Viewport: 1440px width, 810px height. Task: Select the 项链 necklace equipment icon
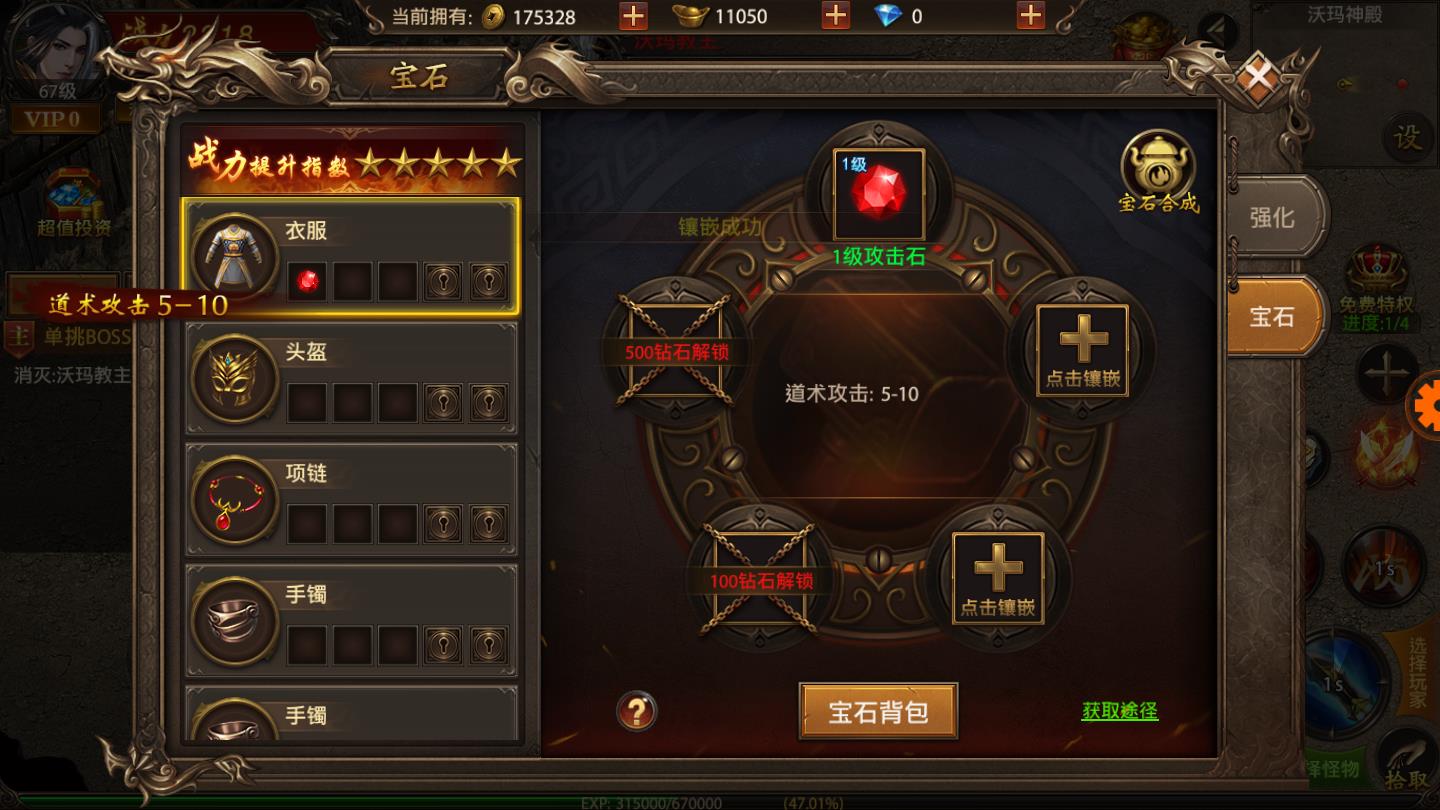pyautogui.click(x=234, y=499)
